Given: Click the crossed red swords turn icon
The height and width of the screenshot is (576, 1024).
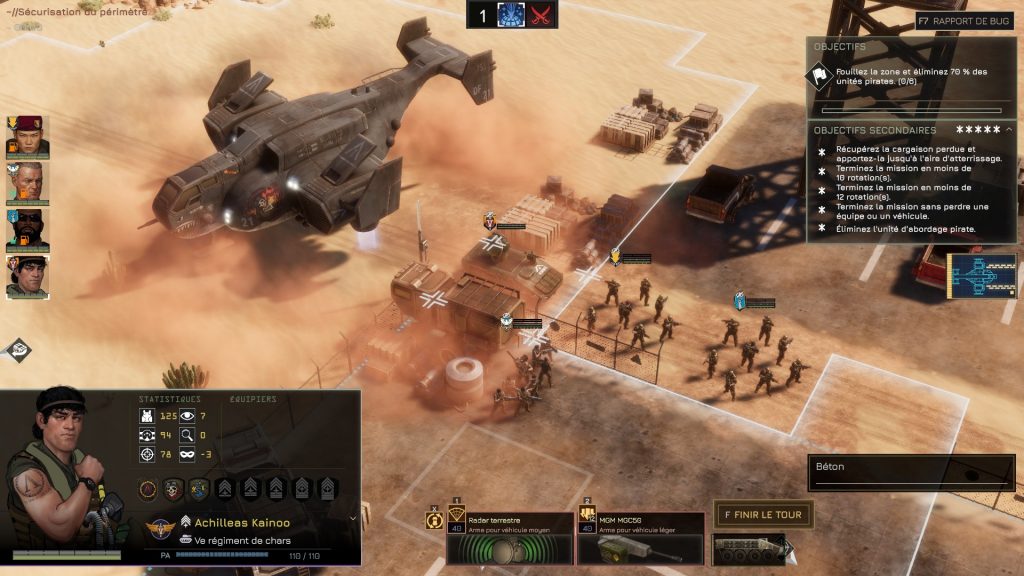Looking at the screenshot, I should [541, 15].
